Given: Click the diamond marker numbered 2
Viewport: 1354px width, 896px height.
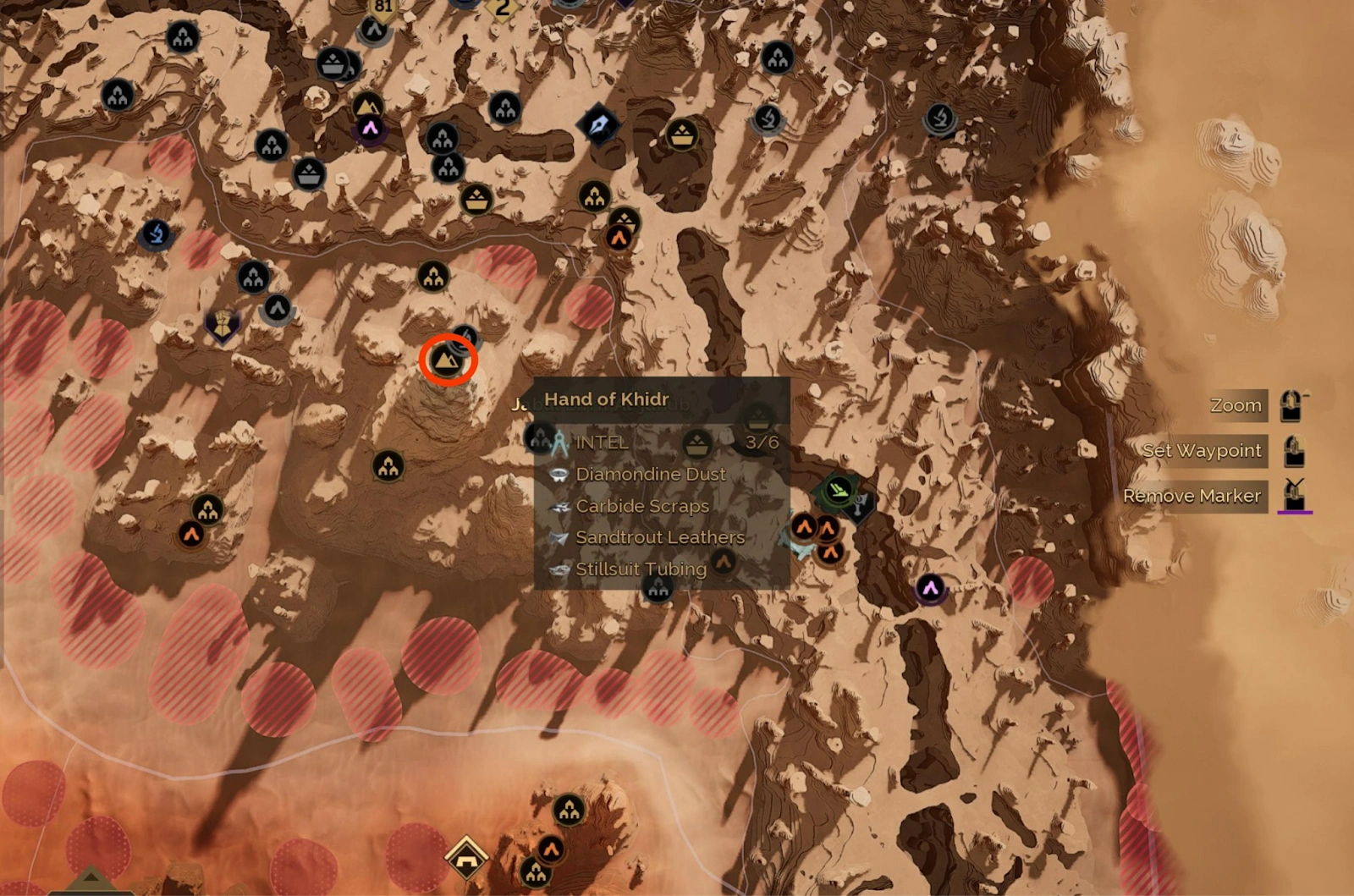Looking at the screenshot, I should click(503, 8).
